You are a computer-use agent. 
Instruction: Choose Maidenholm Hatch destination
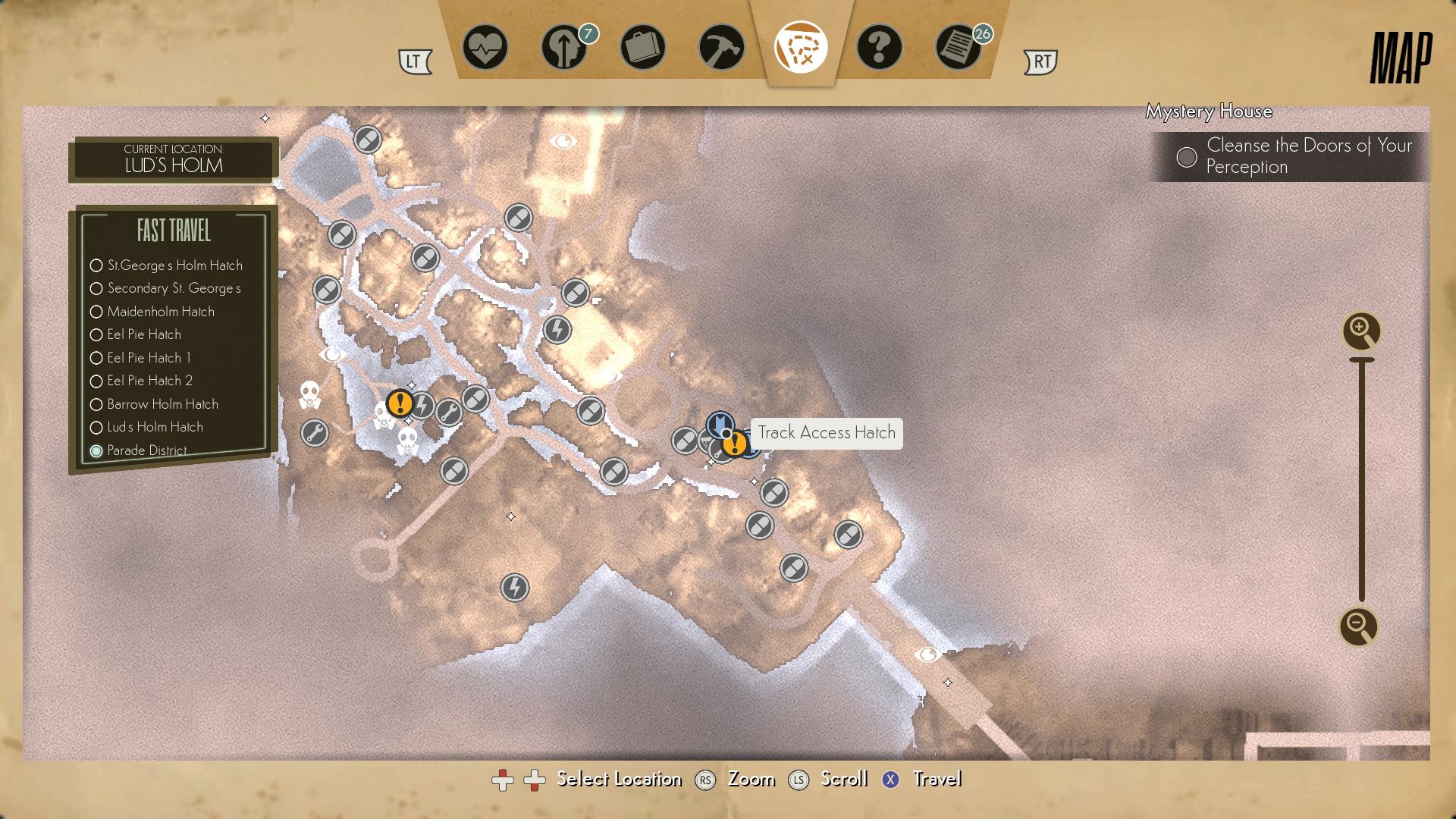161,312
